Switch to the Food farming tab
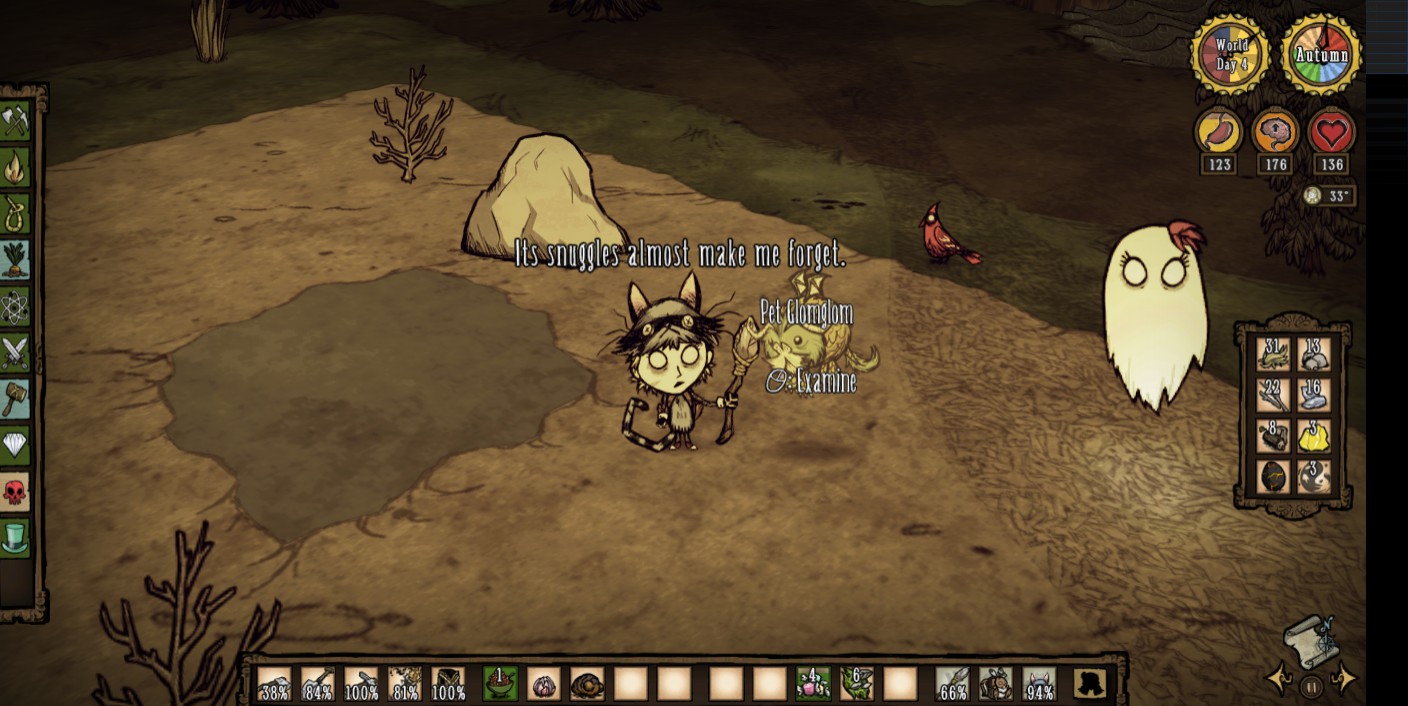The image size is (1408, 706). tap(15, 260)
